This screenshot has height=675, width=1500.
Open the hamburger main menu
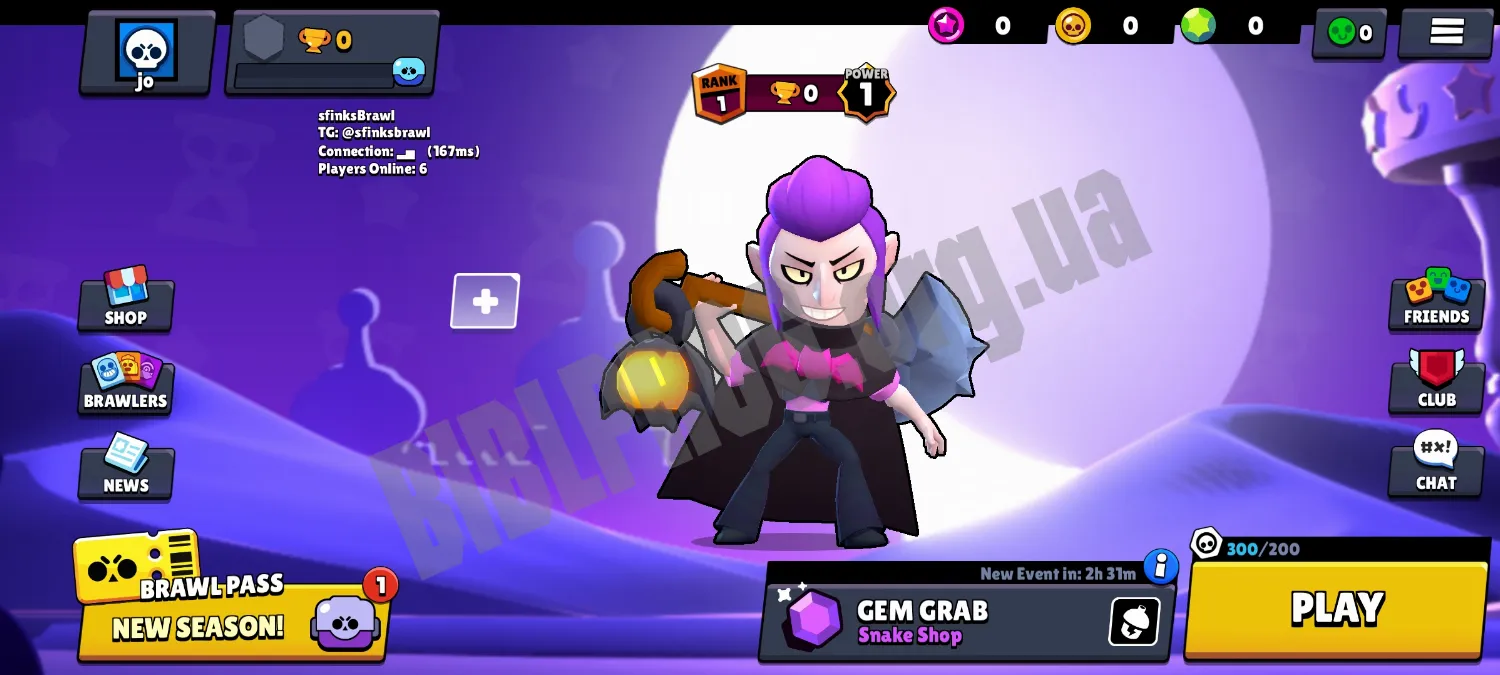[1446, 33]
